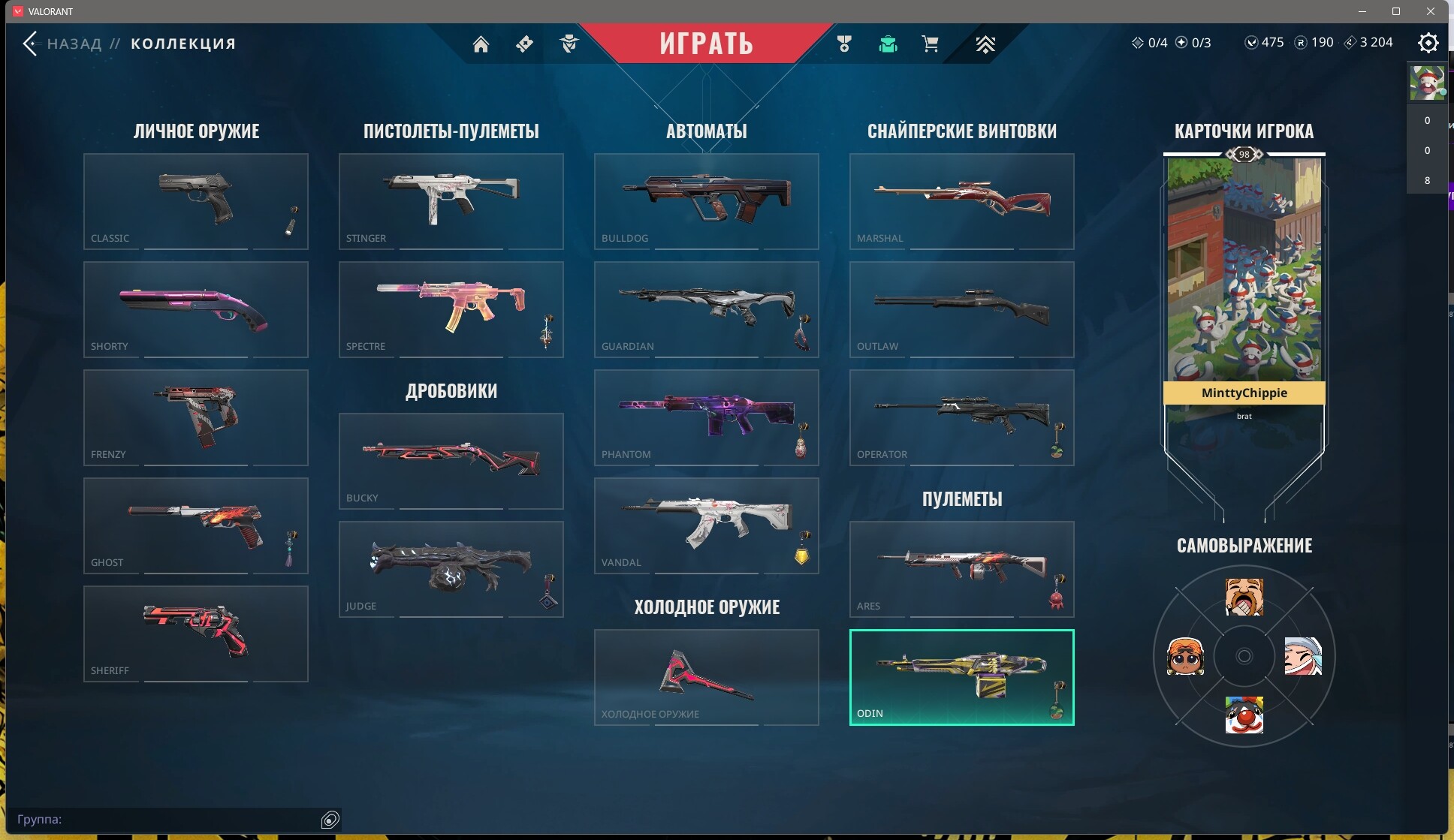Open the settings gear
This screenshot has height=840, width=1454.
[x=1428, y=43]
